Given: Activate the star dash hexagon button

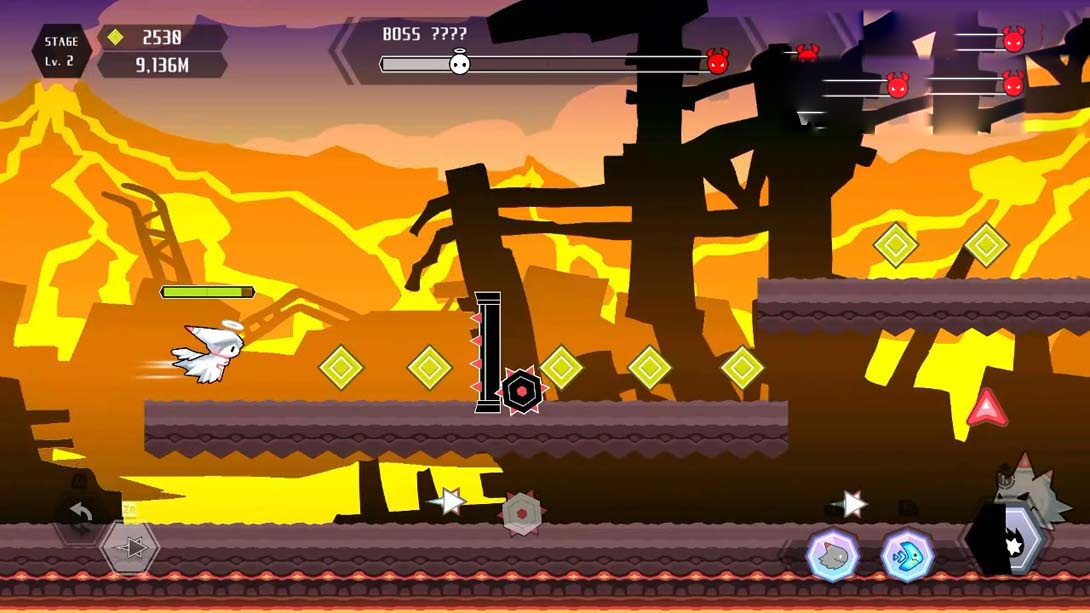Looking at the screenshot, I should 131,548.
